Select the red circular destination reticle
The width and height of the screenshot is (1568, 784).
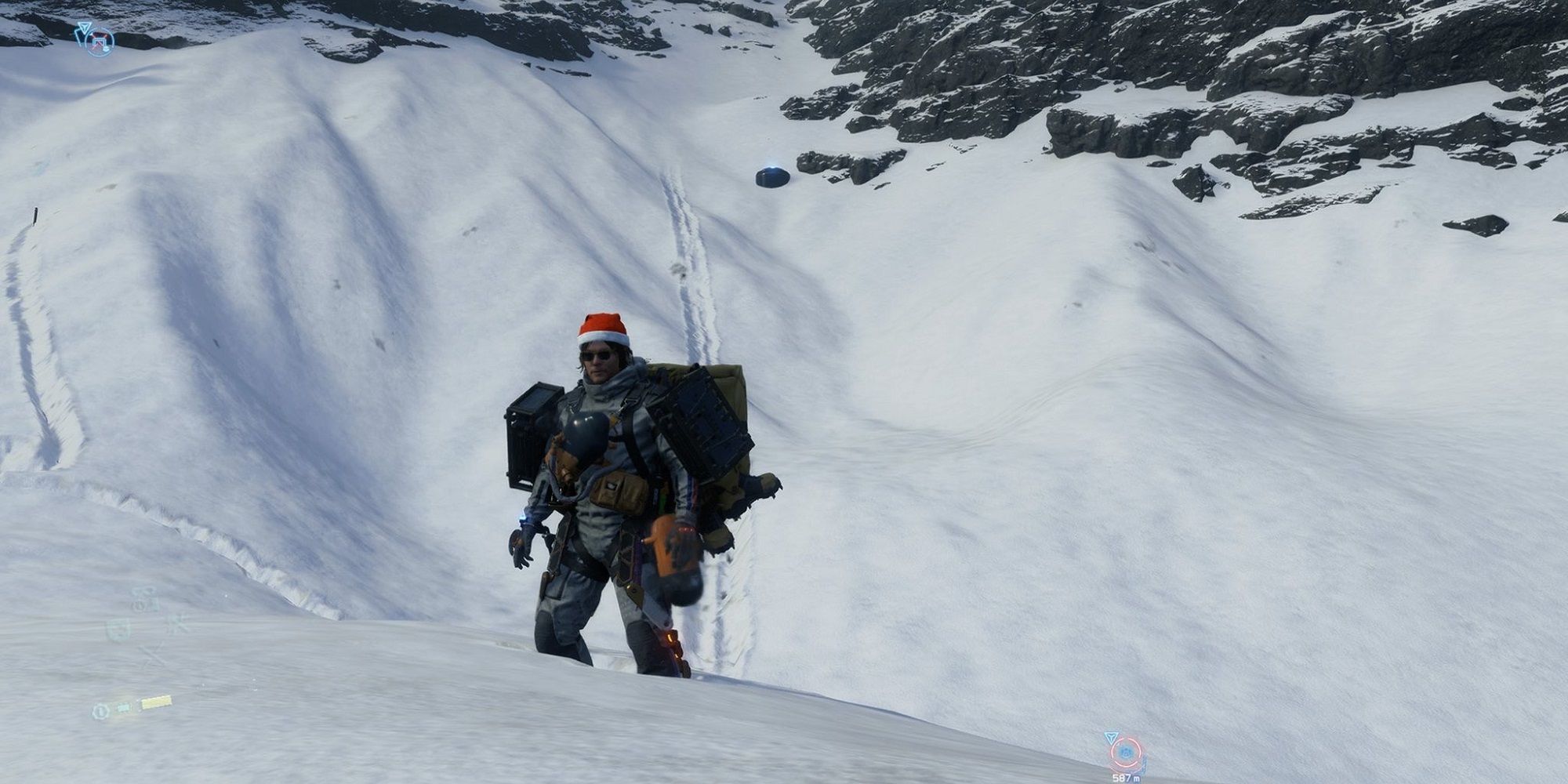click(x=1127, y=752)
